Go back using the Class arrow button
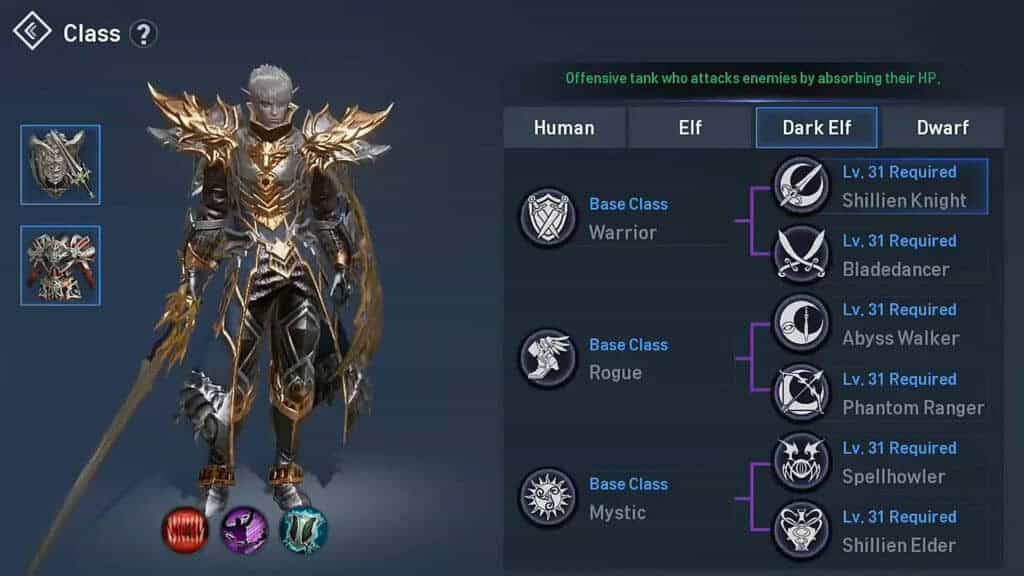 pyautogui.click(x=32, y=31)
